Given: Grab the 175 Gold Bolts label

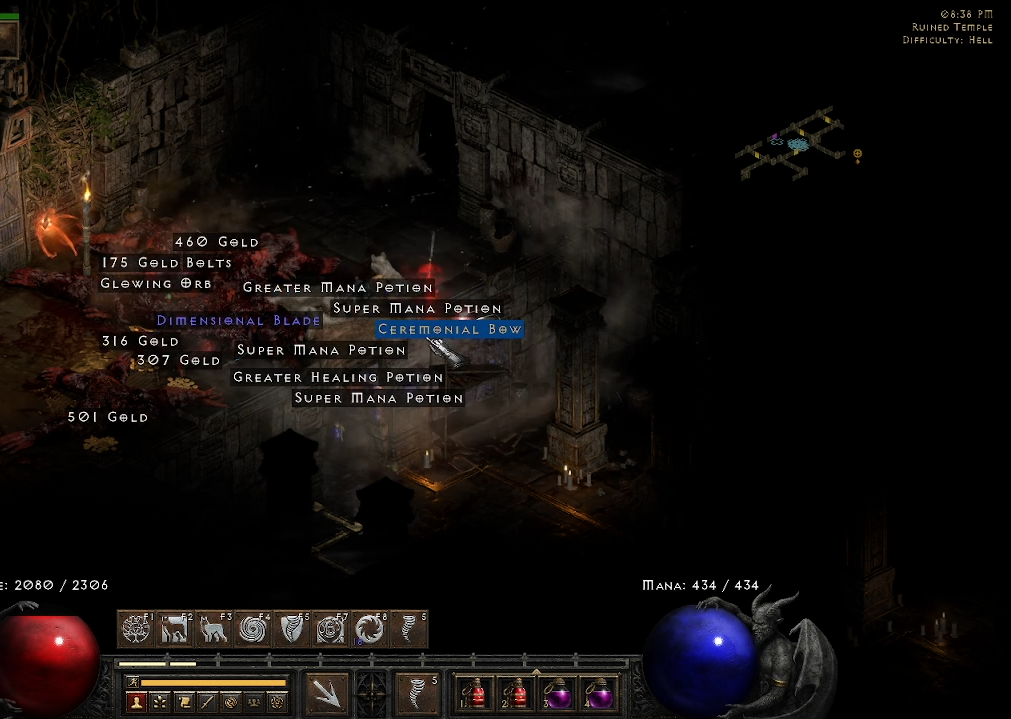Looking at the screenshot, I should pyautogui.click(x=167, y=263).
